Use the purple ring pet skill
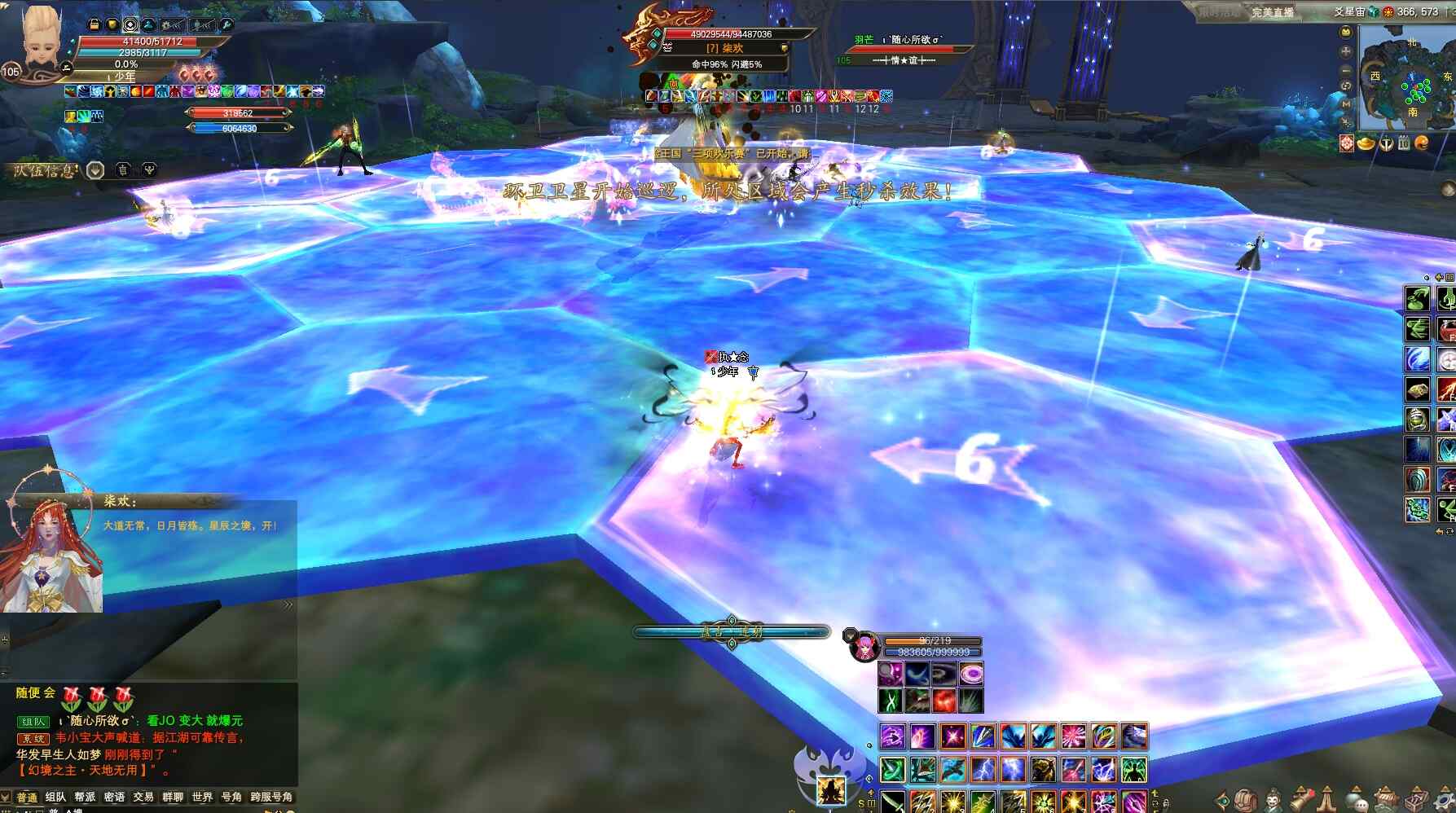This screenshot has height=813, width=1456. click(970, 674)
